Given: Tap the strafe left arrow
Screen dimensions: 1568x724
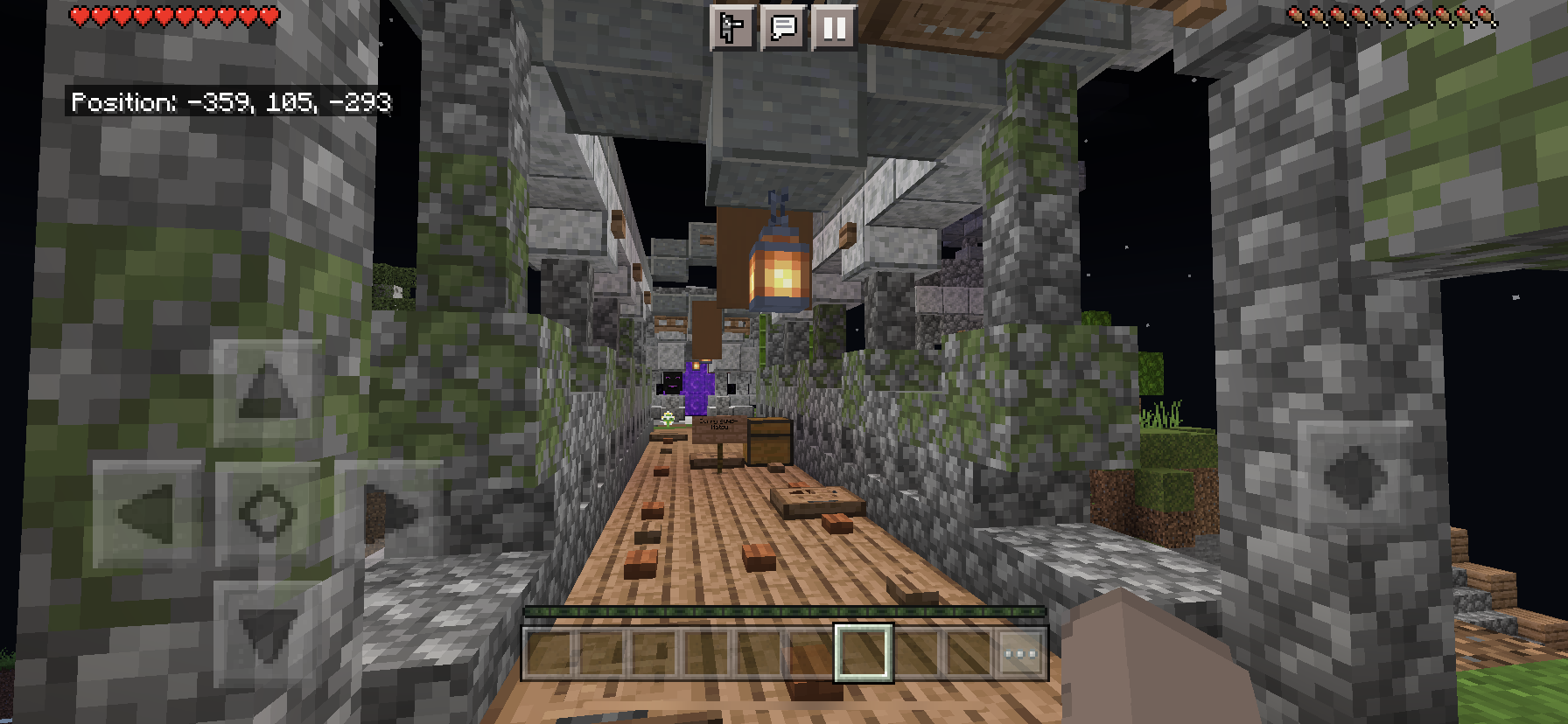Looking at the screenshot, I should click(x=146, y=512).
